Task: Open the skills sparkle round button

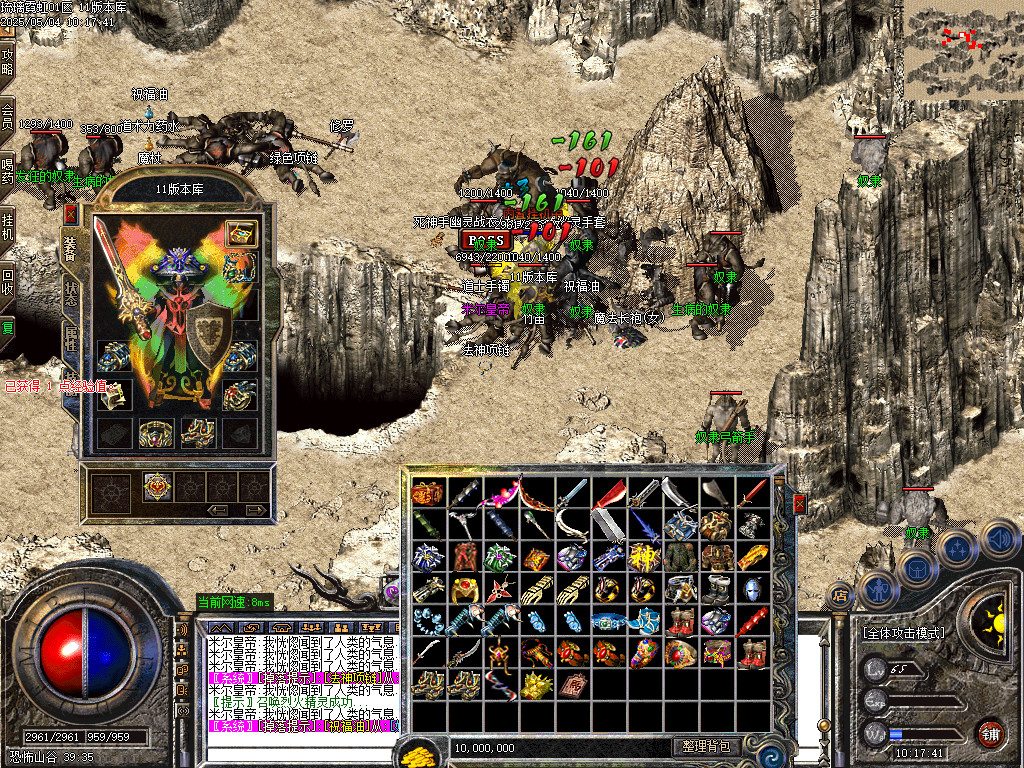Action: 957,549
